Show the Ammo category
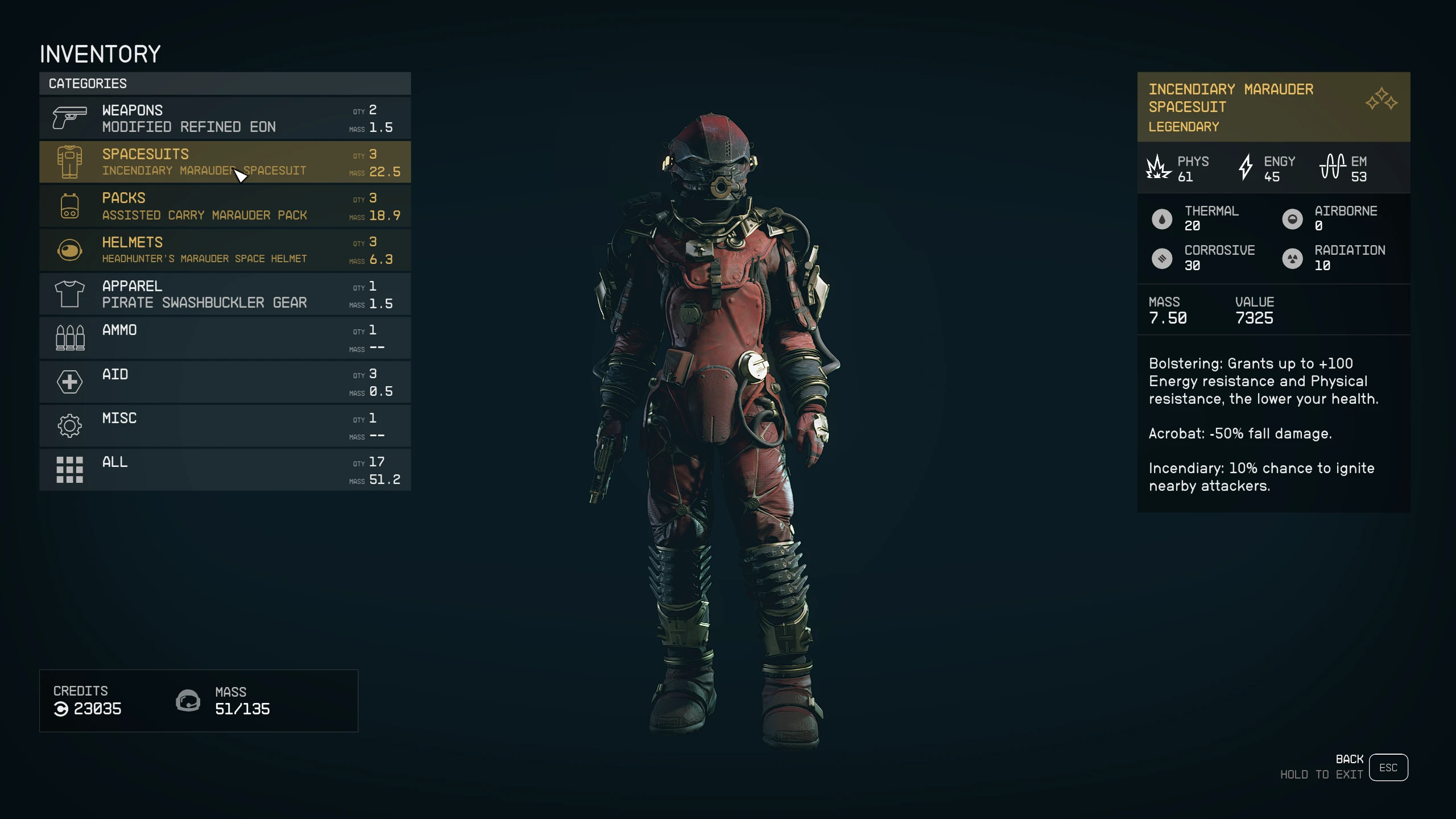This screenshot has height=819, width=1456. click(225, 338)
